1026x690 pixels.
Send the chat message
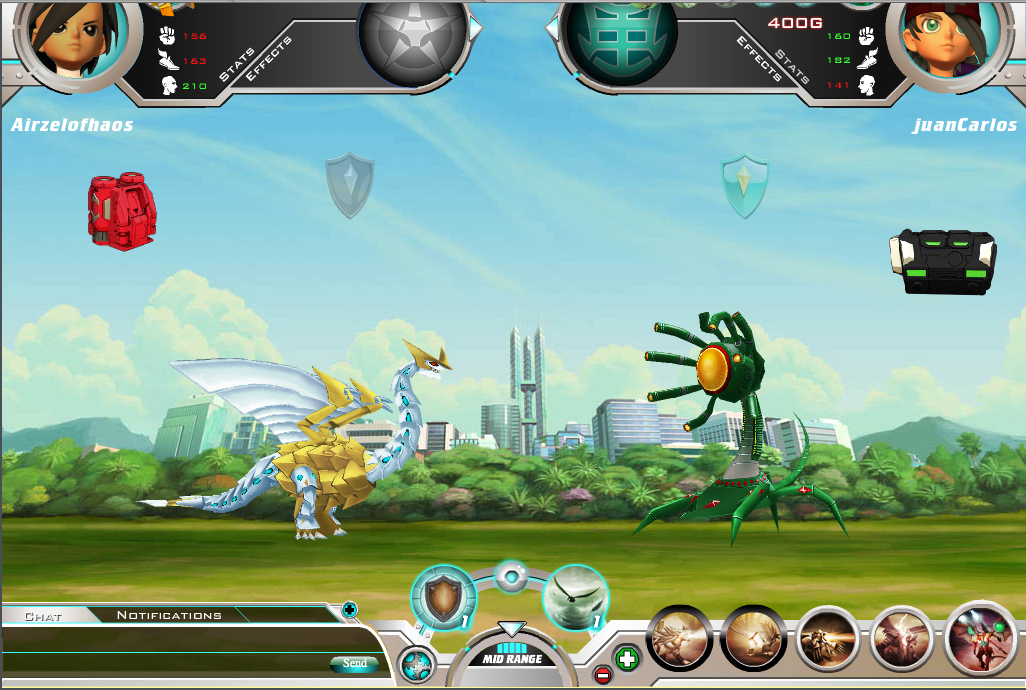354,663
